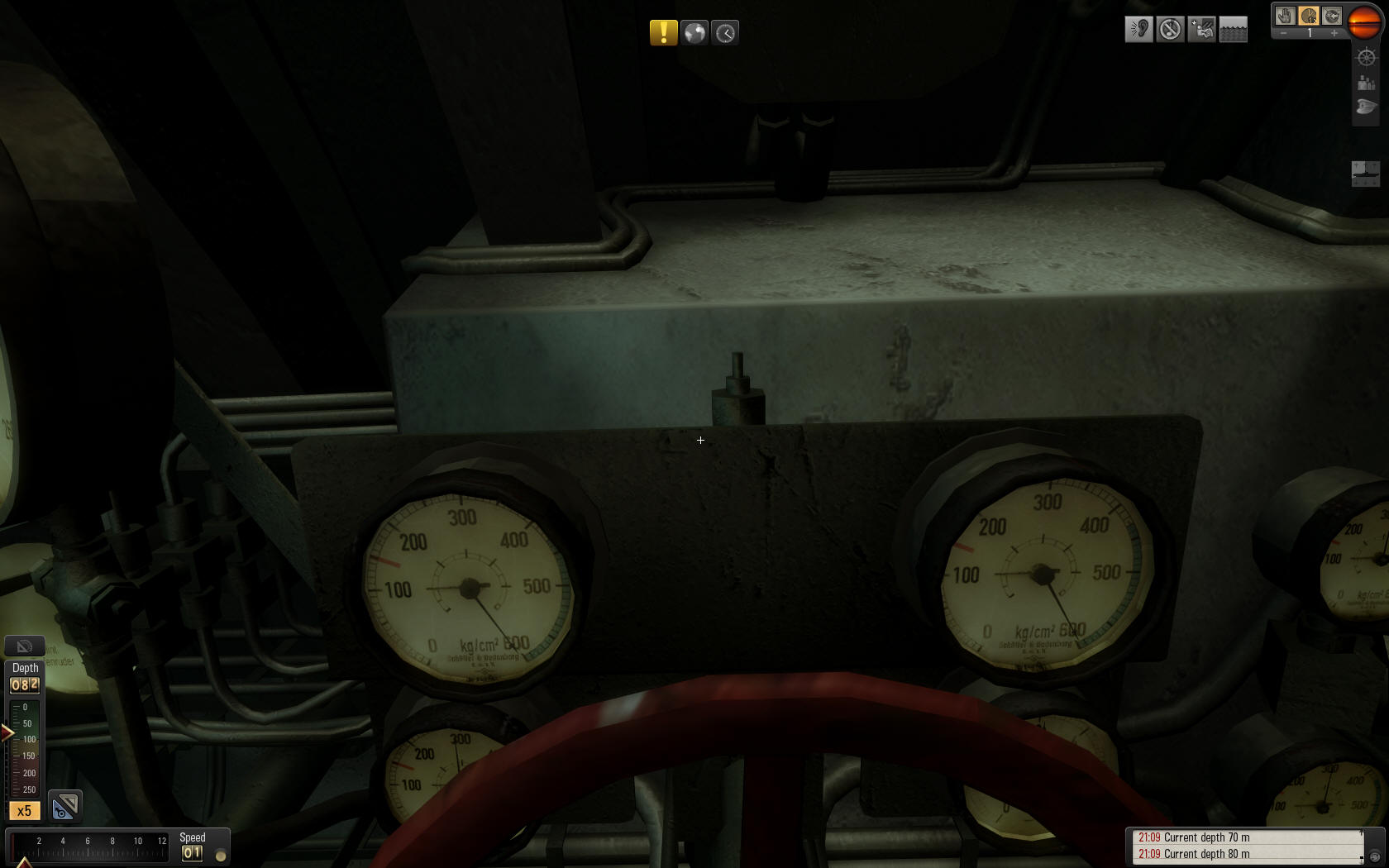This screenshot has height=868, width=1389.
Task: Toggle the silent running crossed-note icon
Action: coord(1170,30)
